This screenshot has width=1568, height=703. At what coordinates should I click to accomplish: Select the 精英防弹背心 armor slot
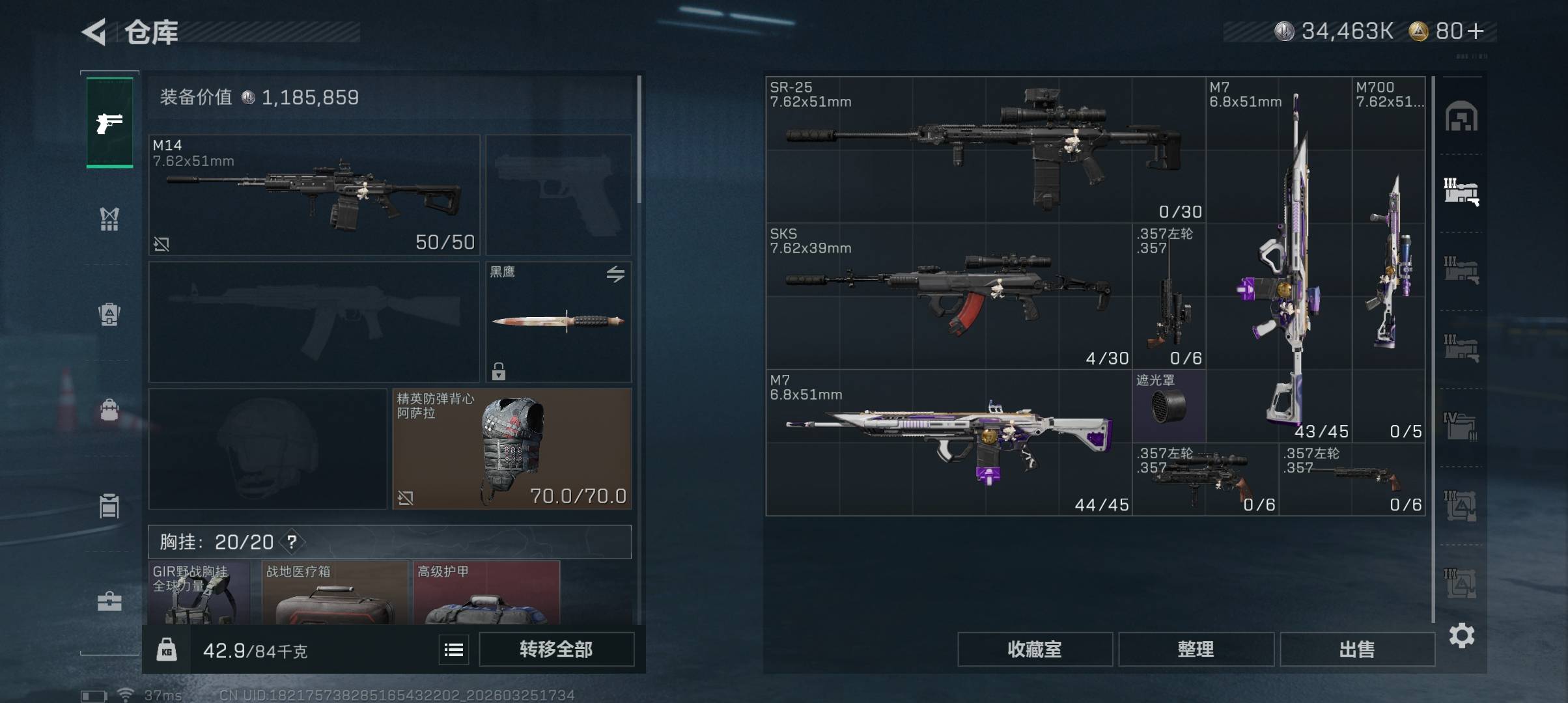(x=511, y=448)
